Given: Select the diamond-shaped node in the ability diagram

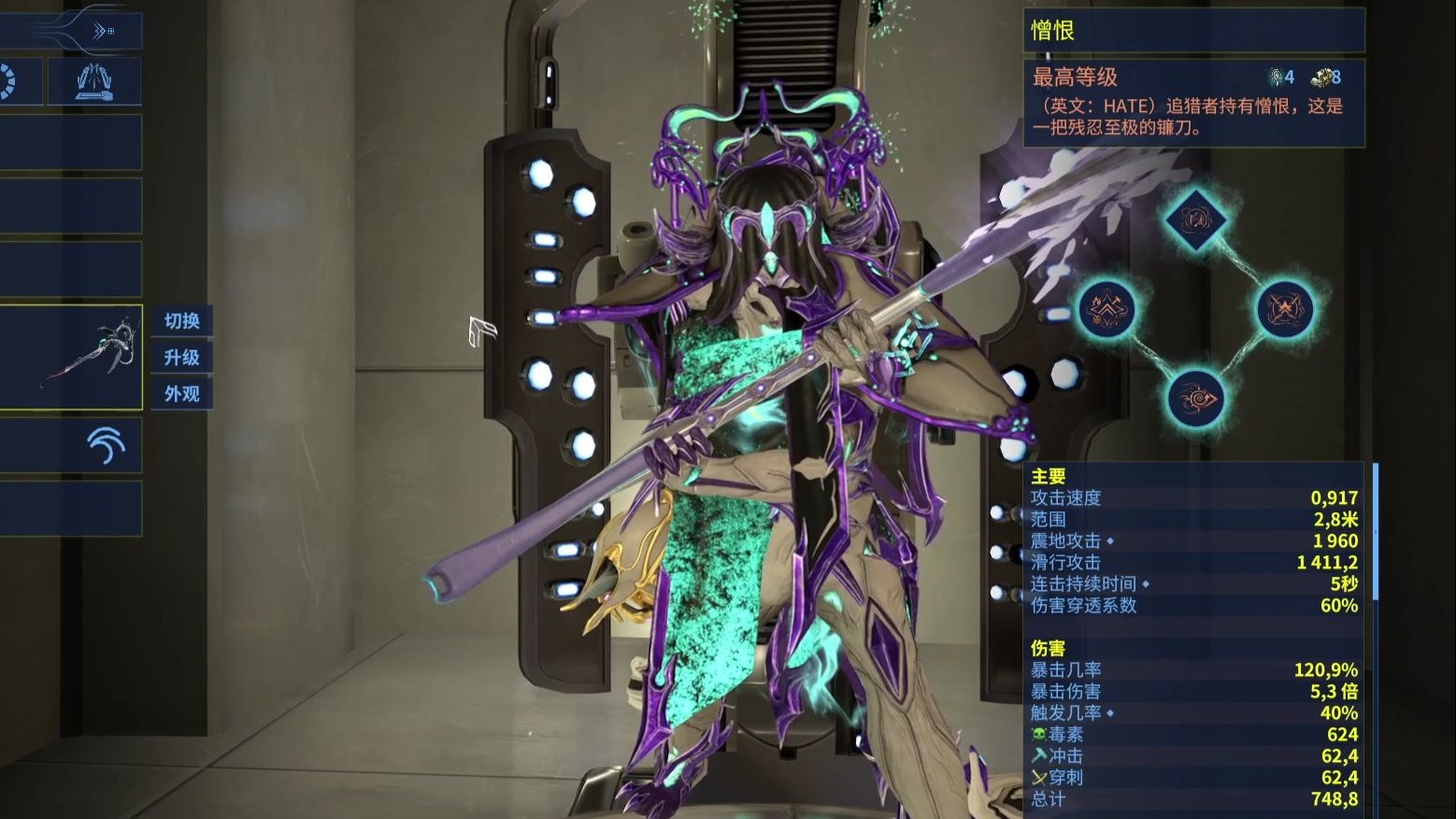Looking at the screenshot, I should tap(1195, 221).
